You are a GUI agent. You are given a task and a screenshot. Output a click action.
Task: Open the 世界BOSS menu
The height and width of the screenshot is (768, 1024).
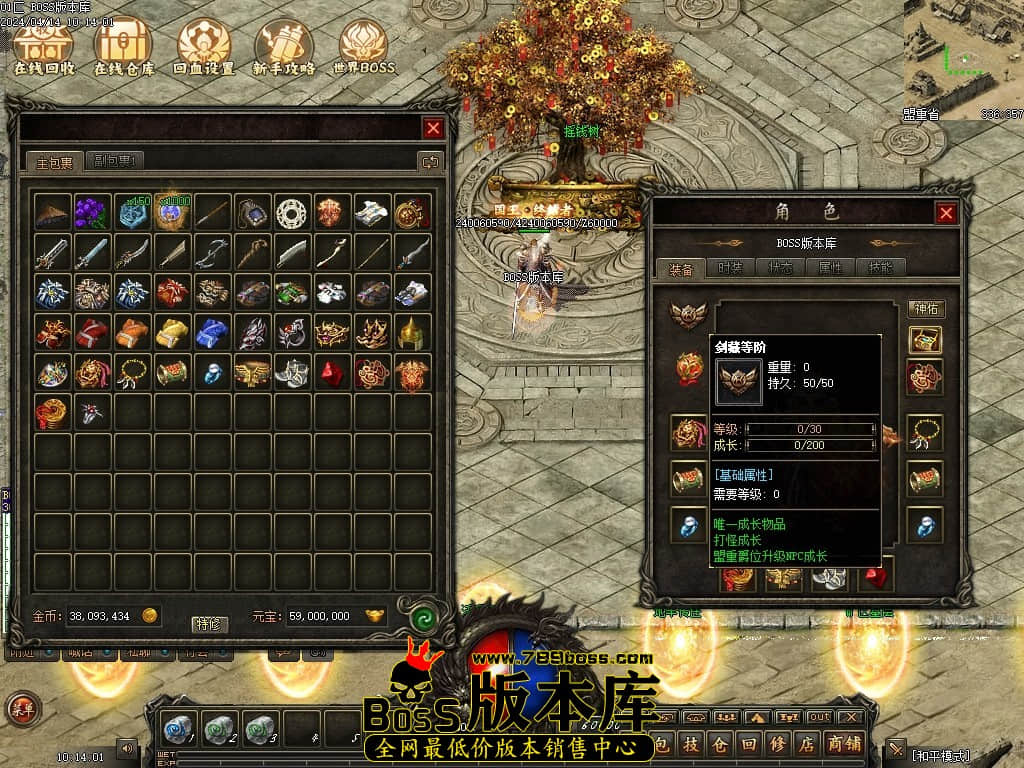pos(363,47)
